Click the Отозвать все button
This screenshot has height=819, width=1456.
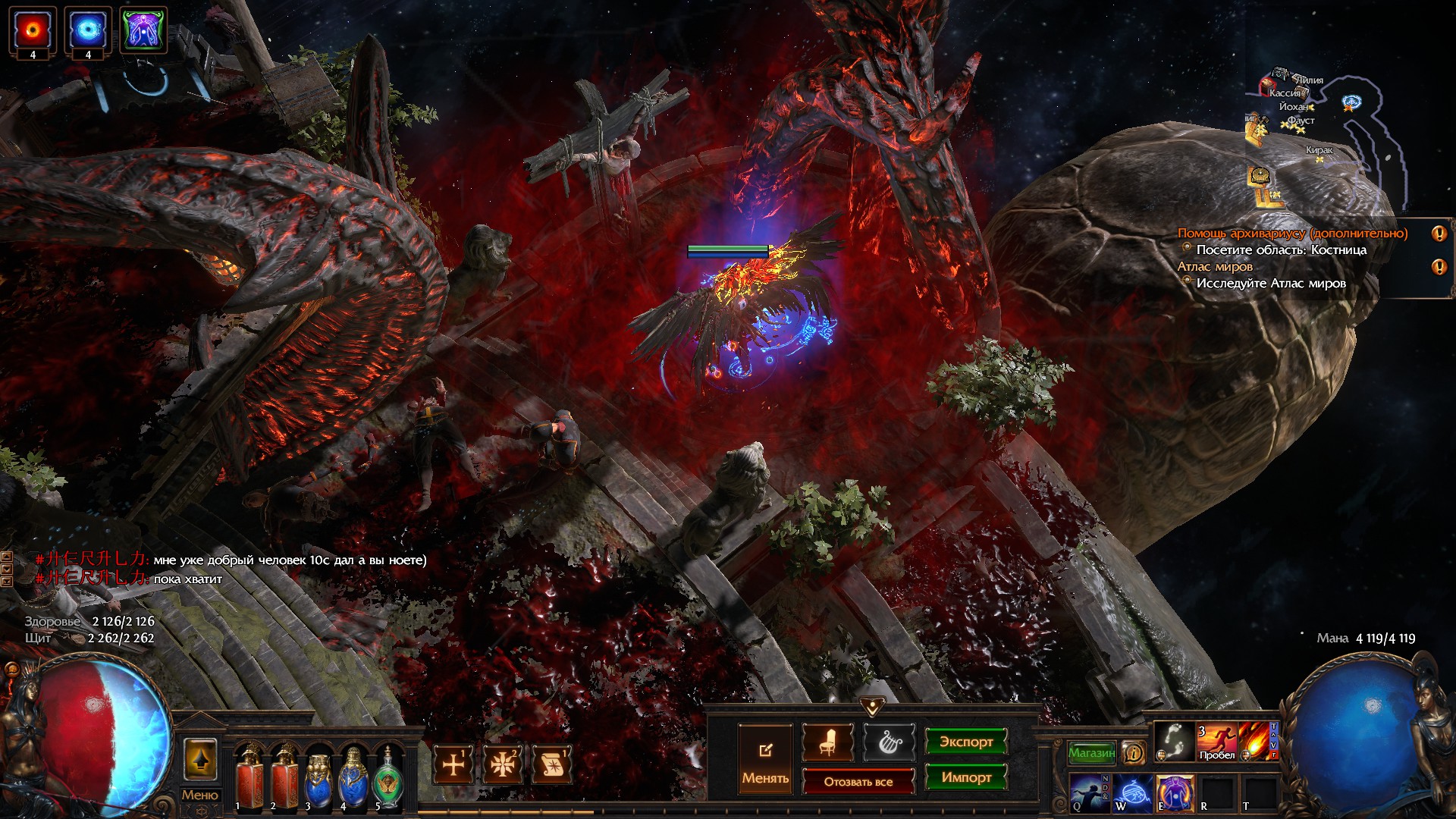[858, 782]
